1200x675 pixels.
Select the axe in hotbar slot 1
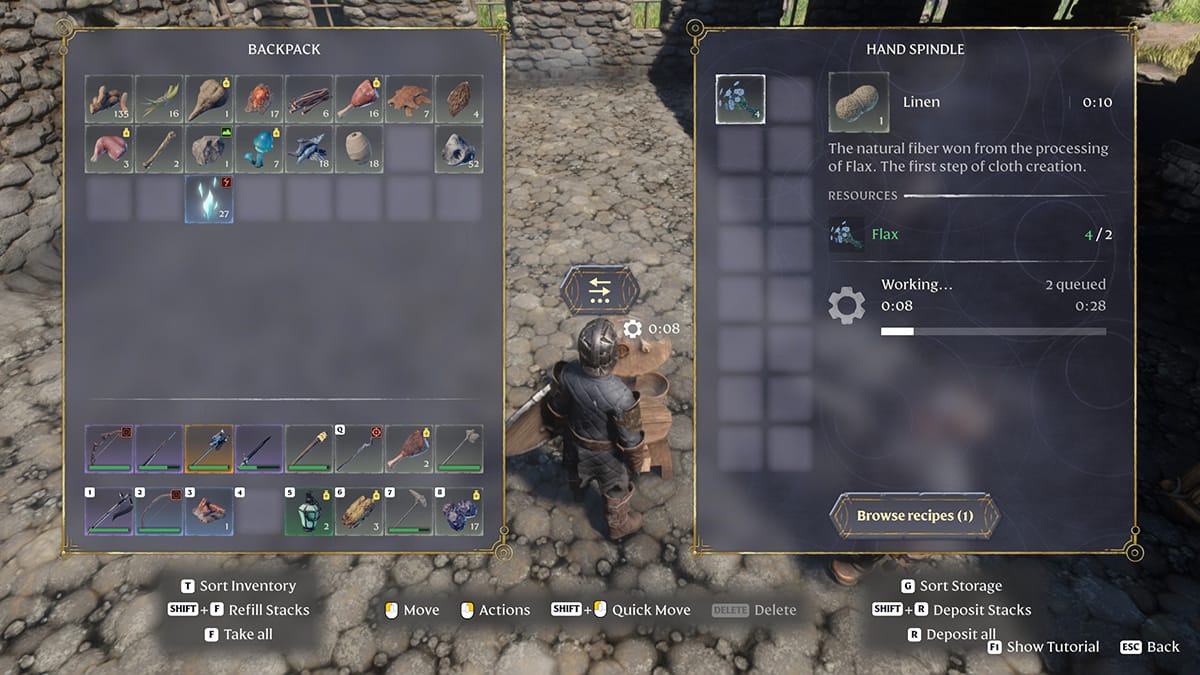pyautogui.click(x=110, y=511)
